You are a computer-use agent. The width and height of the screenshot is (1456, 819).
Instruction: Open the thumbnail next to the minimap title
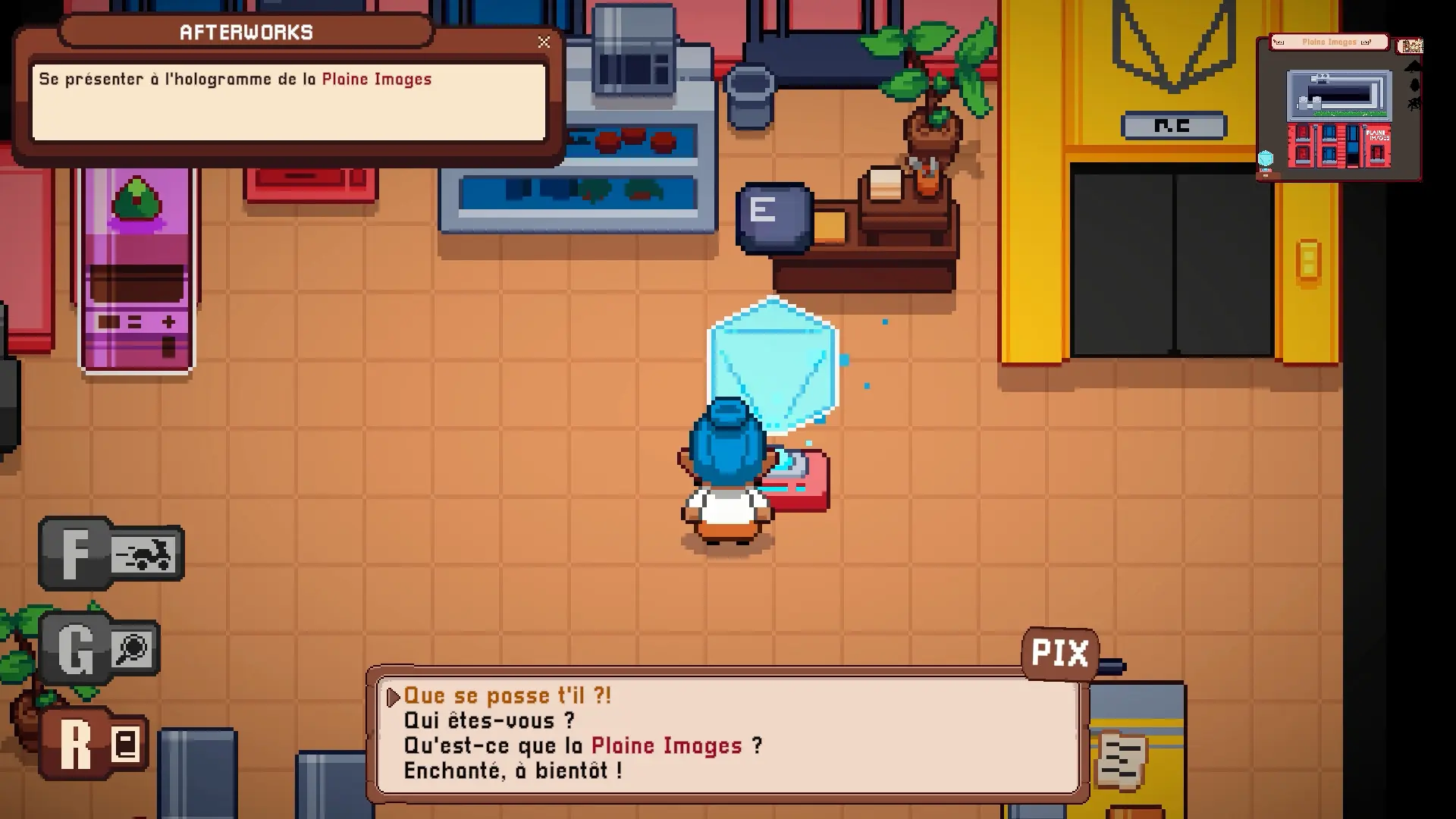coord(1410,45)
